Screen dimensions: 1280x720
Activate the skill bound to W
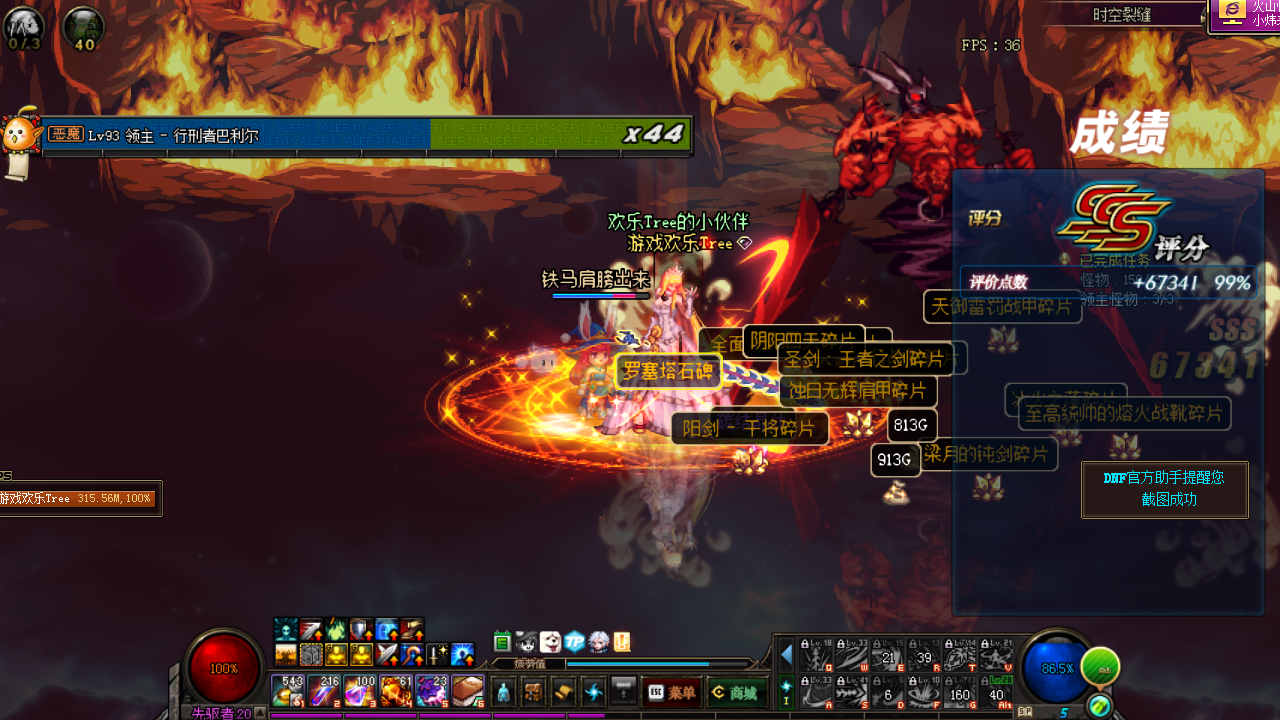click(x=851, y=655)
